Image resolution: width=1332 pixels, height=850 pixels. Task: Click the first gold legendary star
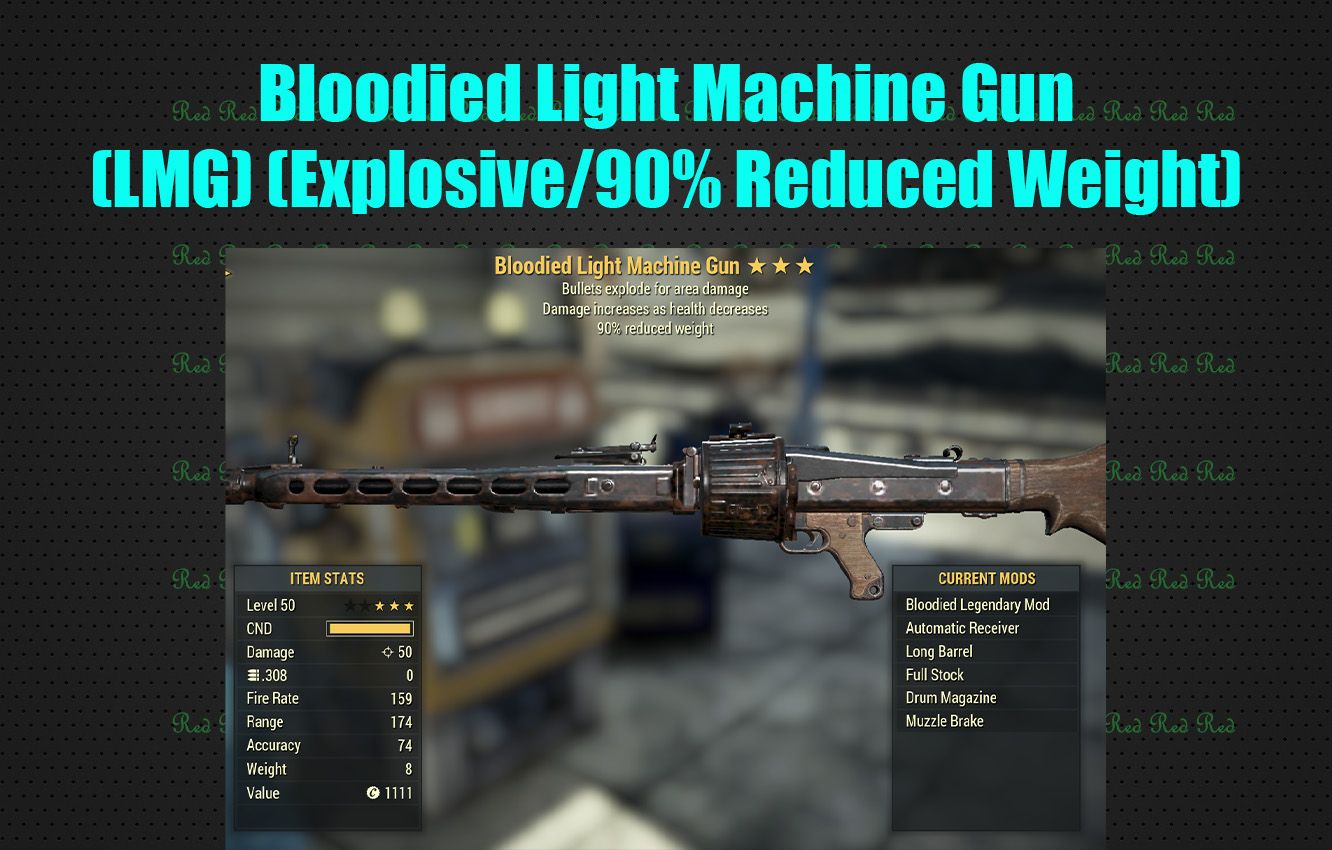pyautogui.click(x=381, y=605)
